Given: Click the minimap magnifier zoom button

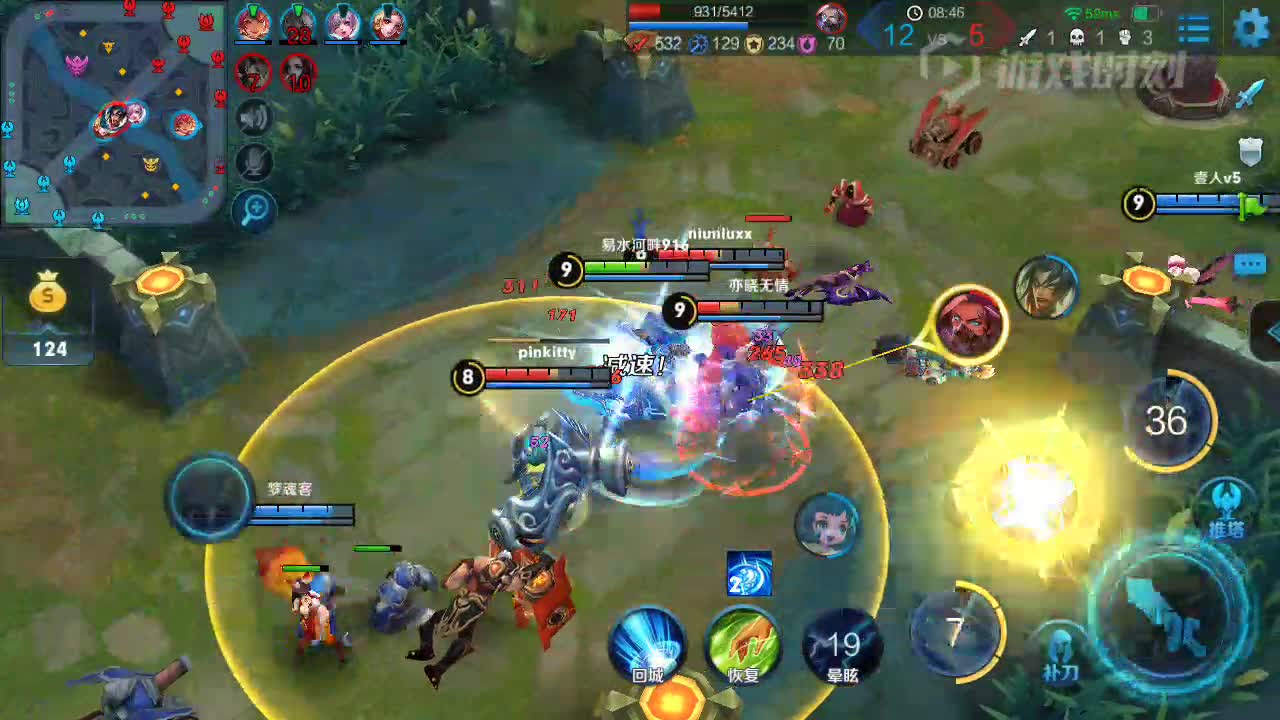Looking at the screenshot, I should coord(254,209).
